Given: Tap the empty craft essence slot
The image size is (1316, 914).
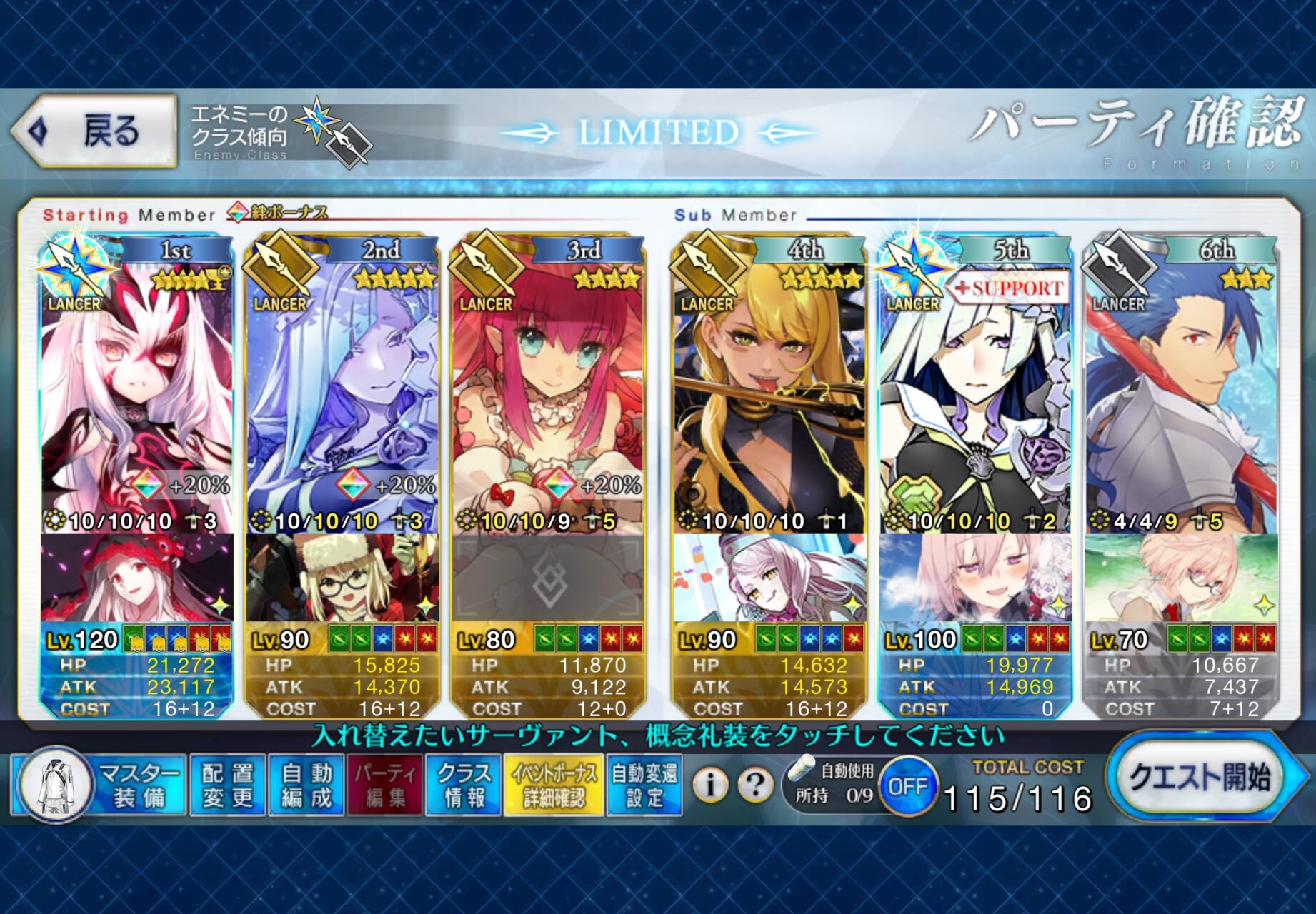Looking at the screenshot, I should tap(548, 578).
